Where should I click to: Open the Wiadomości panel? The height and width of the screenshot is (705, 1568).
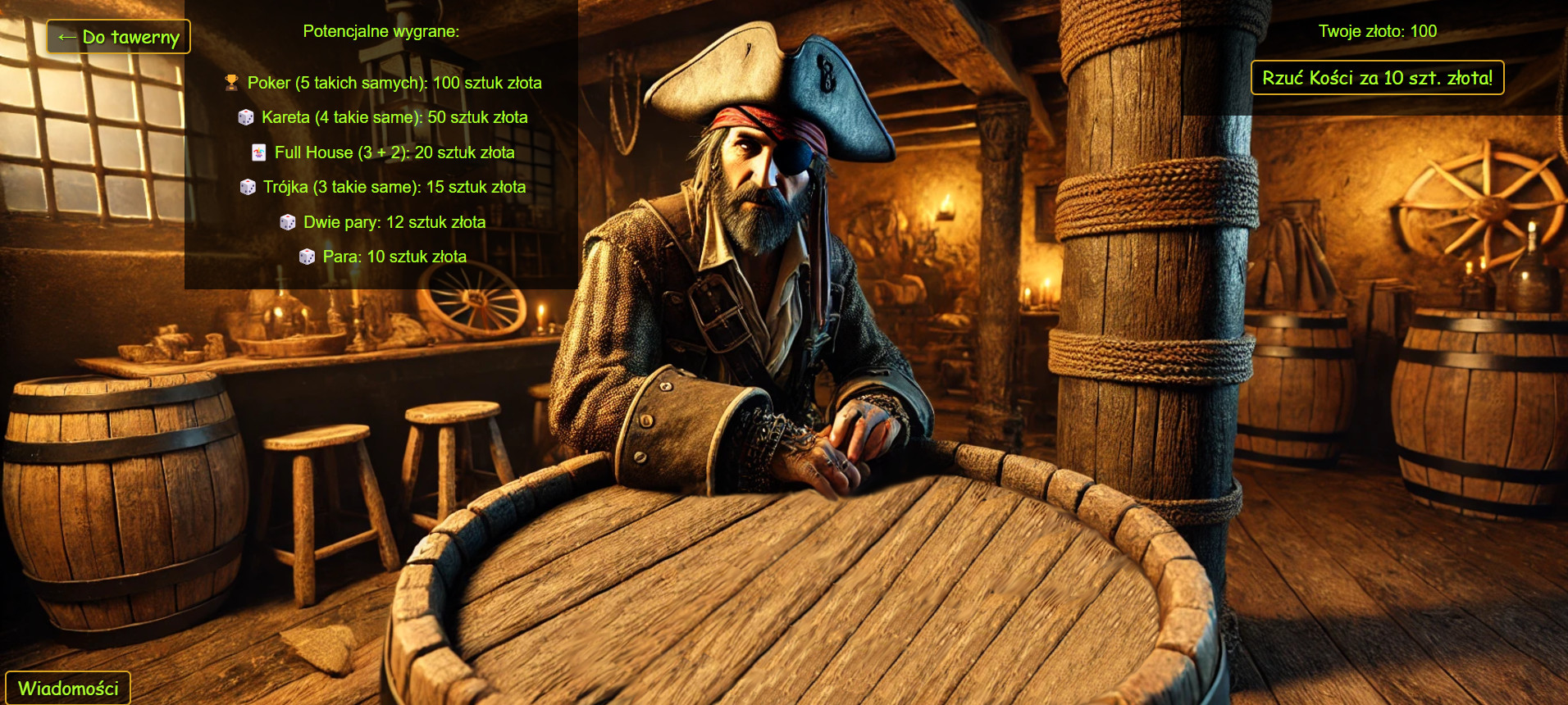coord(69,689)
